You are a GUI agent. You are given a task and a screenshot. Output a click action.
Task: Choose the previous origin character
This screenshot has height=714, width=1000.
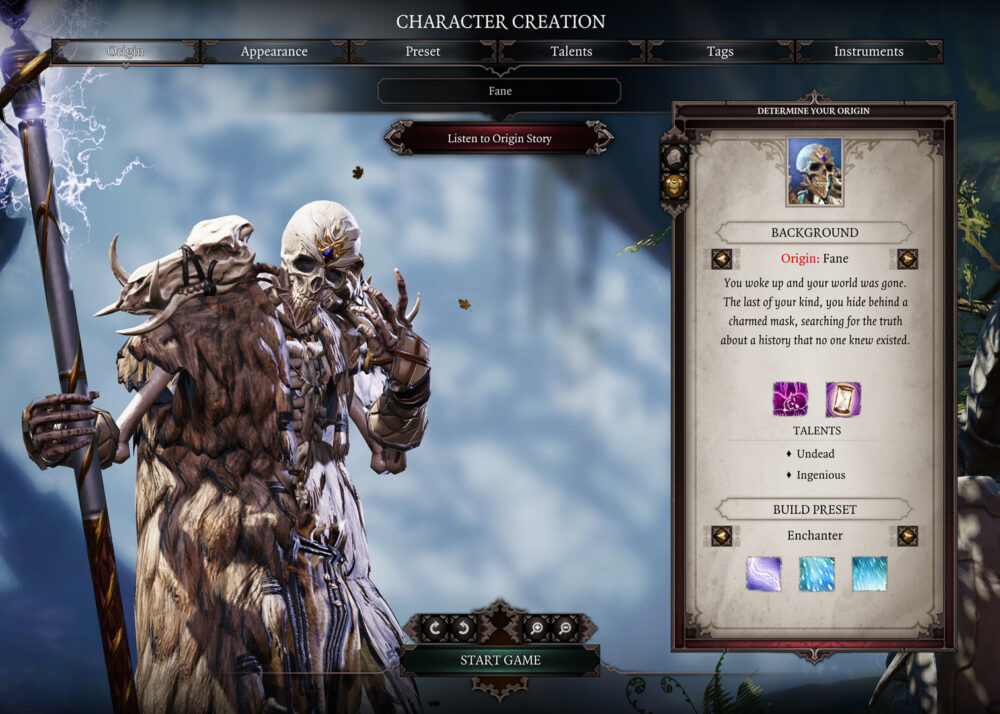(x=721, y=259)
